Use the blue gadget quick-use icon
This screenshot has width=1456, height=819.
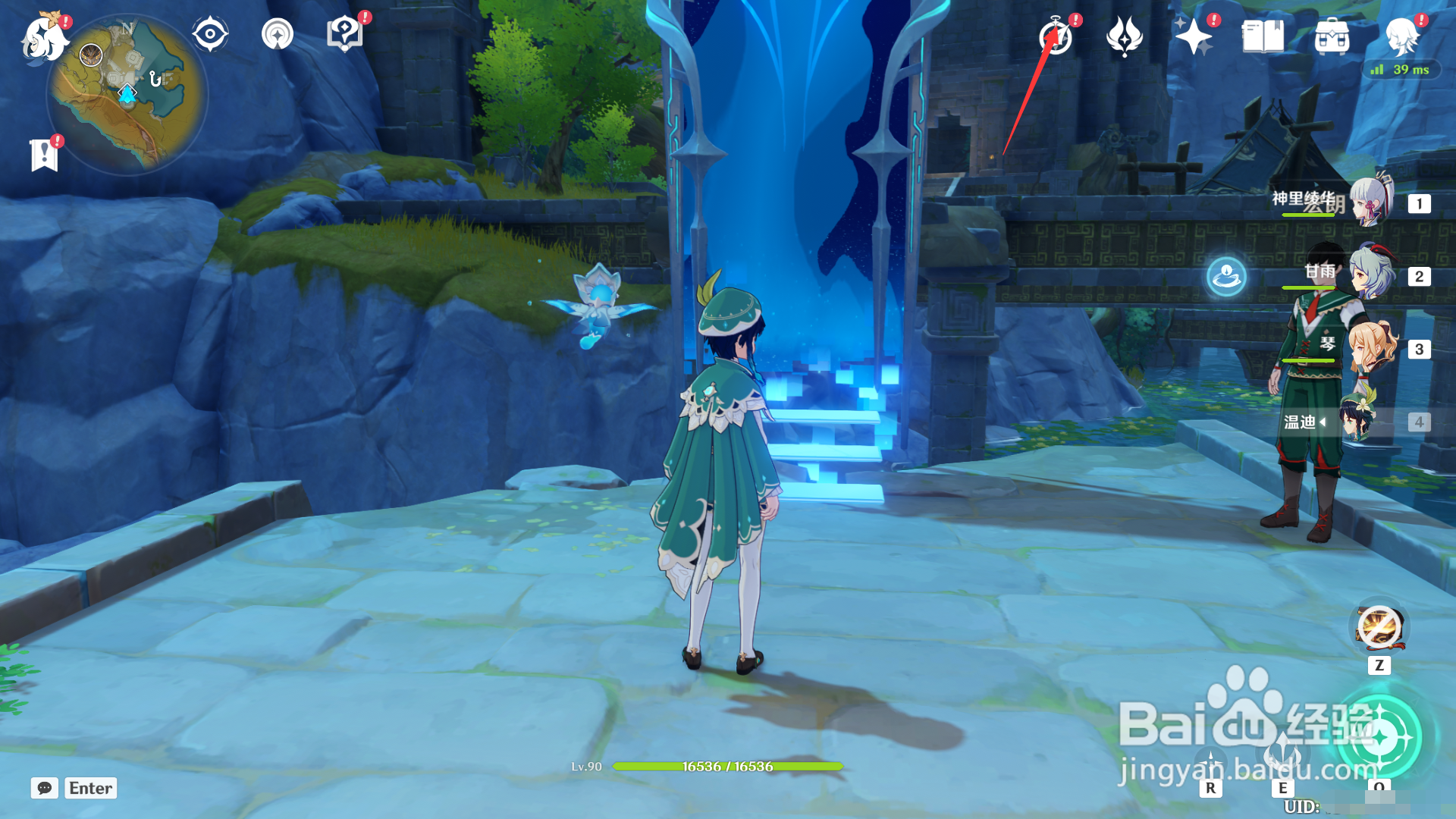(x=1226, y=276)
